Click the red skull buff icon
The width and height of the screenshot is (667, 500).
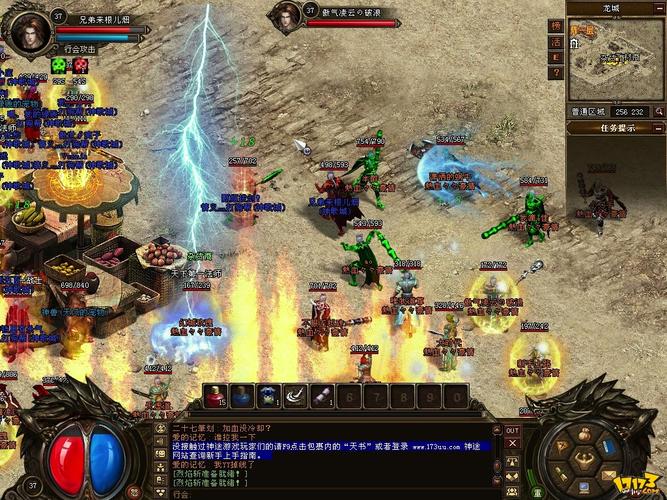[x=80, y=65]
